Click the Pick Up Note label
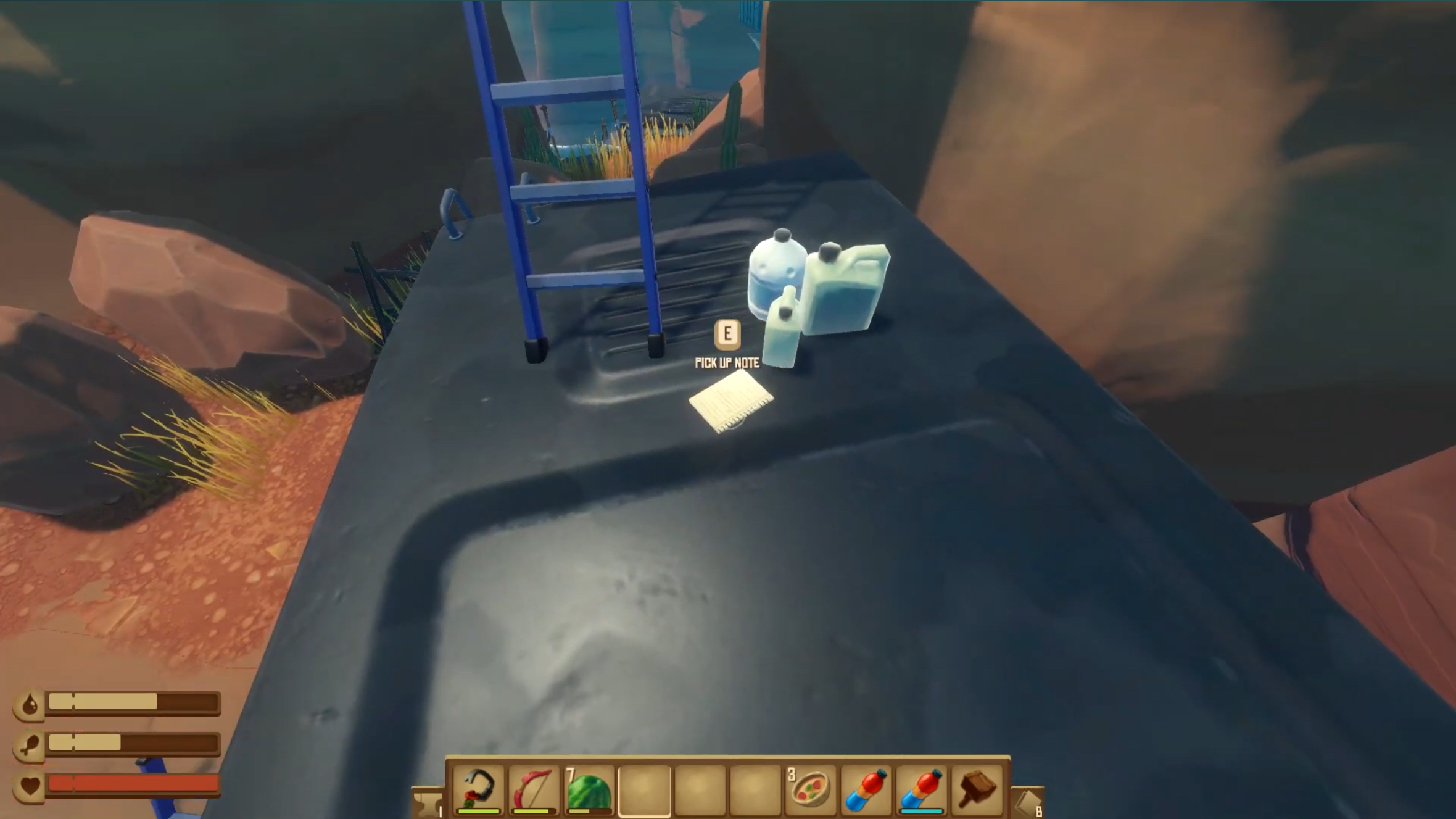The width and height of the screenshot is (1456, 819). pyautogui.click(x=727, y=364)
